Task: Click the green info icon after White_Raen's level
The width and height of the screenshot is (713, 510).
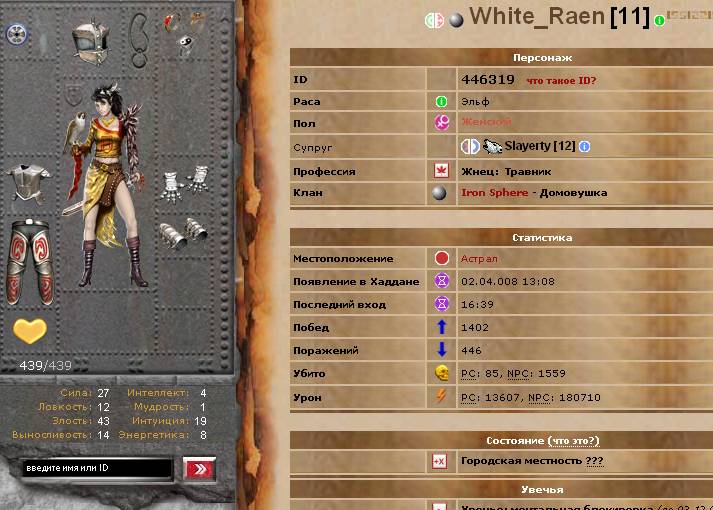Action: coord(660,20)
